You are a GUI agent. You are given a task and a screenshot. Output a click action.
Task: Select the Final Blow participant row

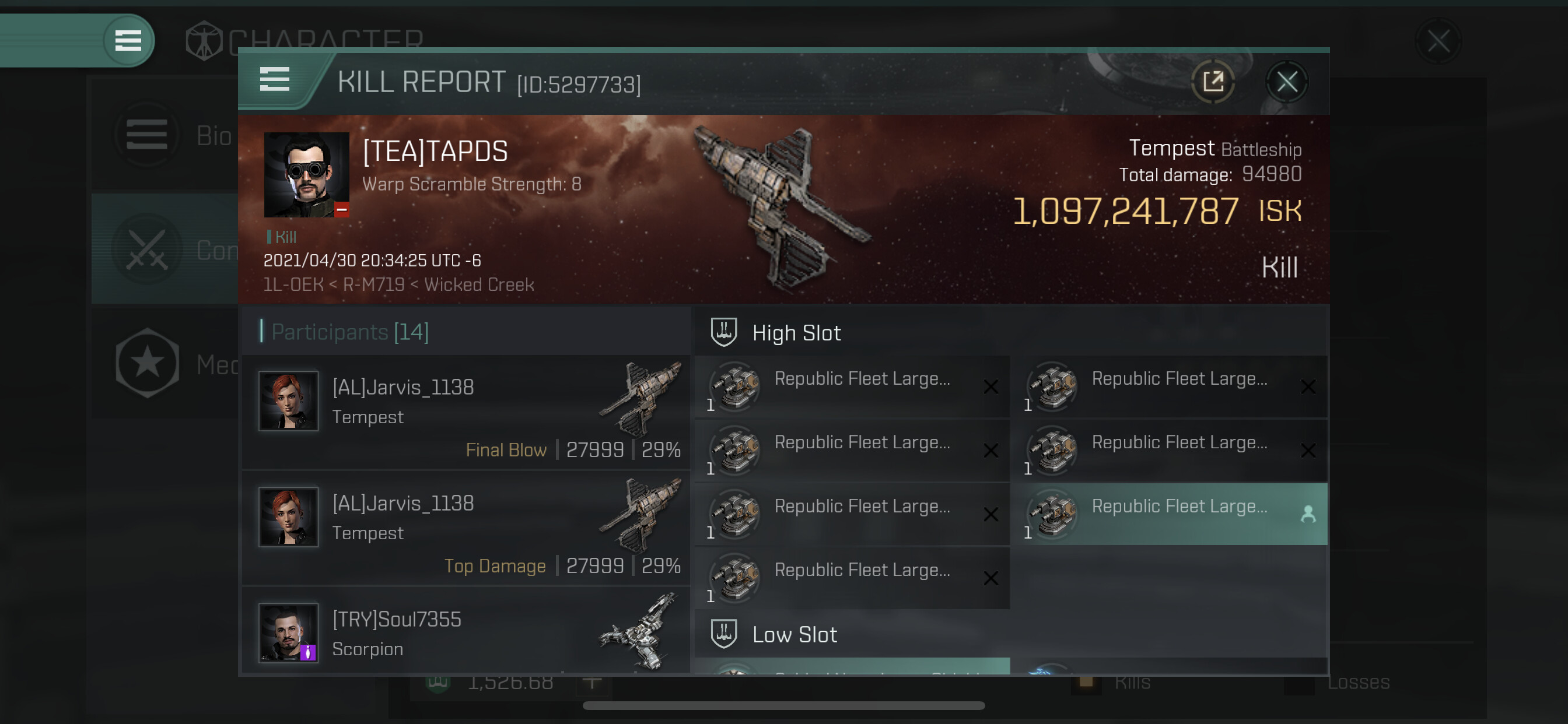coord(466,412)
